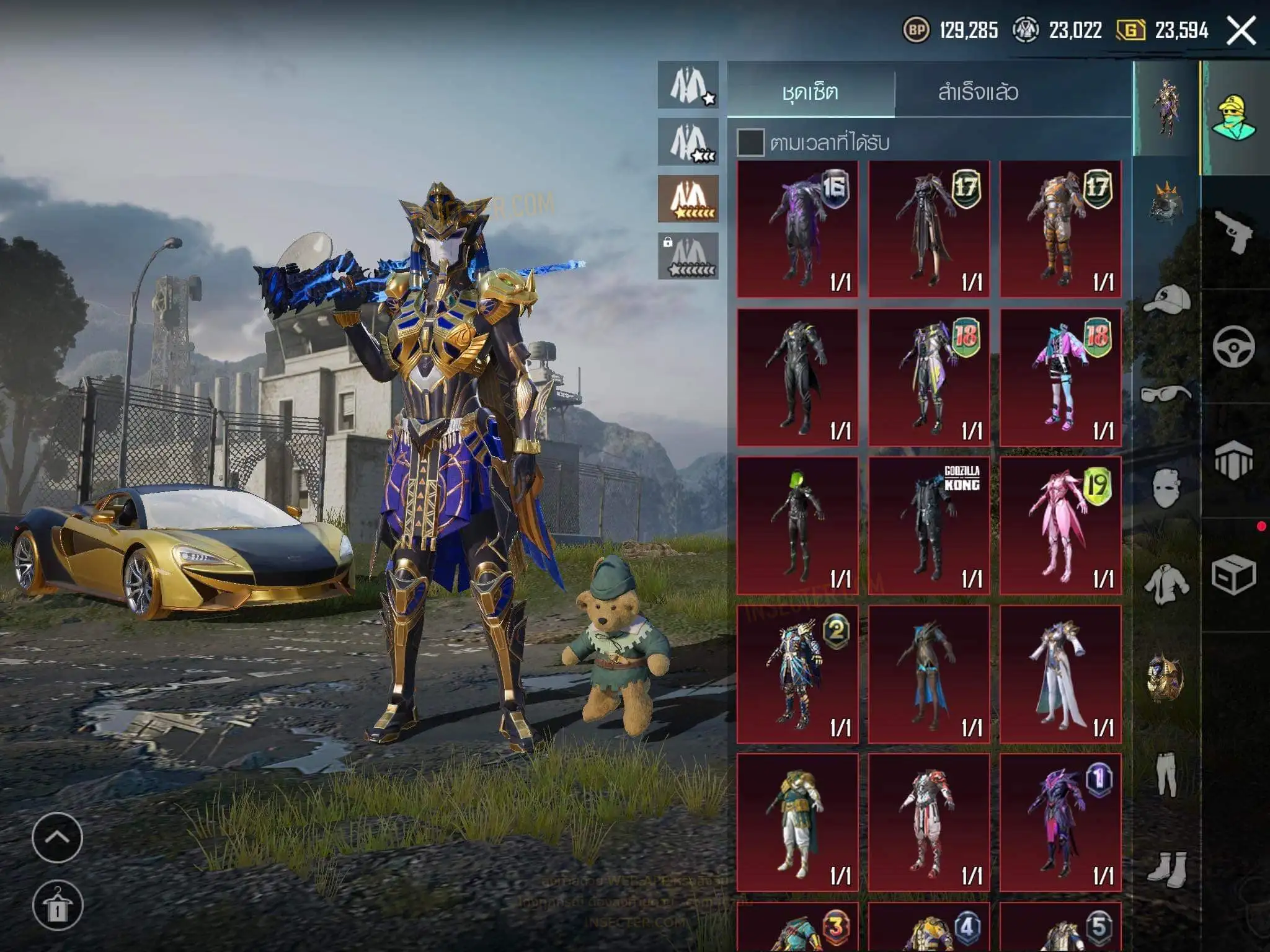Image resolution: width=1270 pixels, height=952 pixels.
Task: Choose the white gown outfit set
Action: pyautogui.click(x=1060, y=674)
